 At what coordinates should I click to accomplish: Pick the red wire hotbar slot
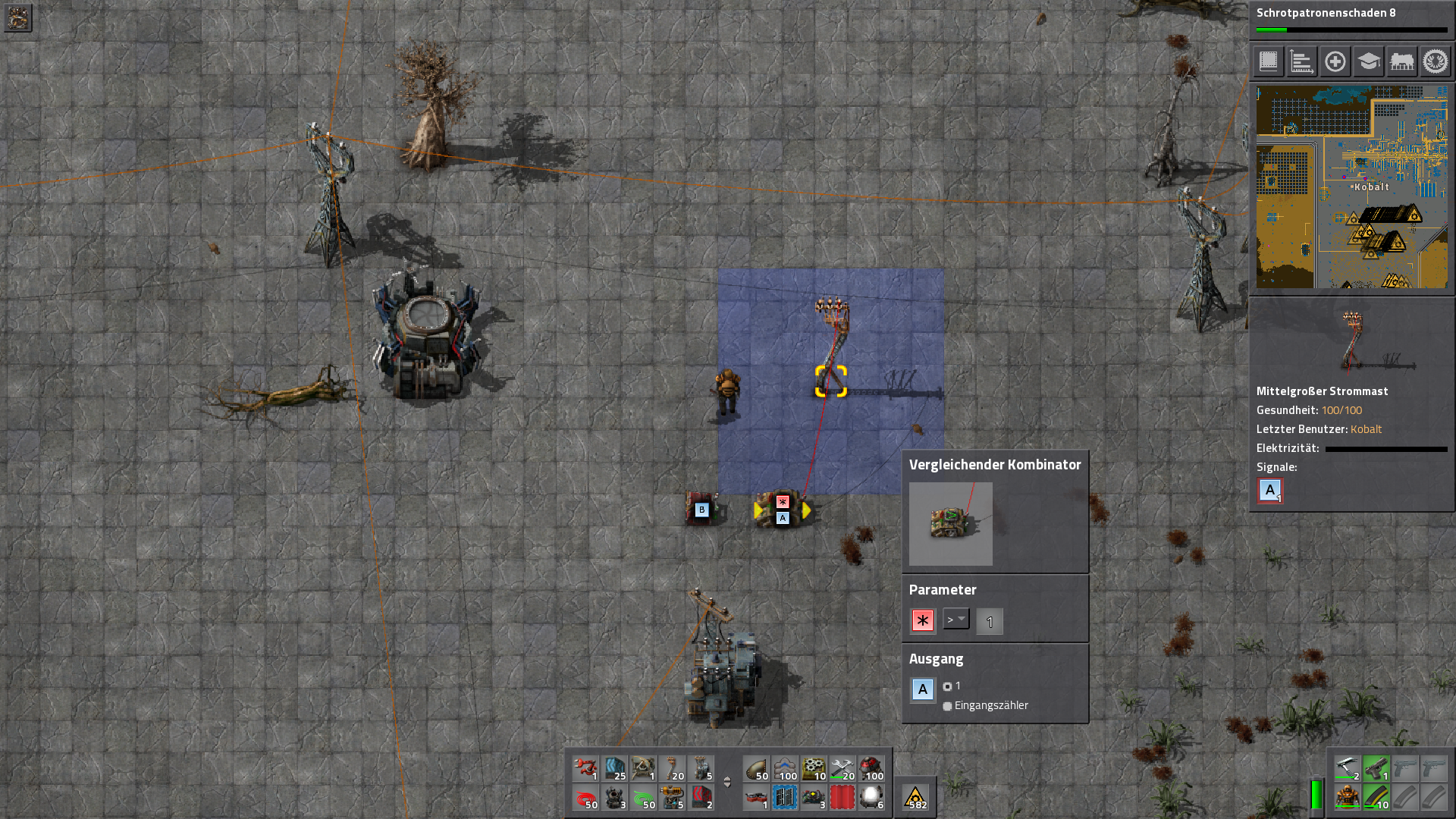click(x=585, y=797)
